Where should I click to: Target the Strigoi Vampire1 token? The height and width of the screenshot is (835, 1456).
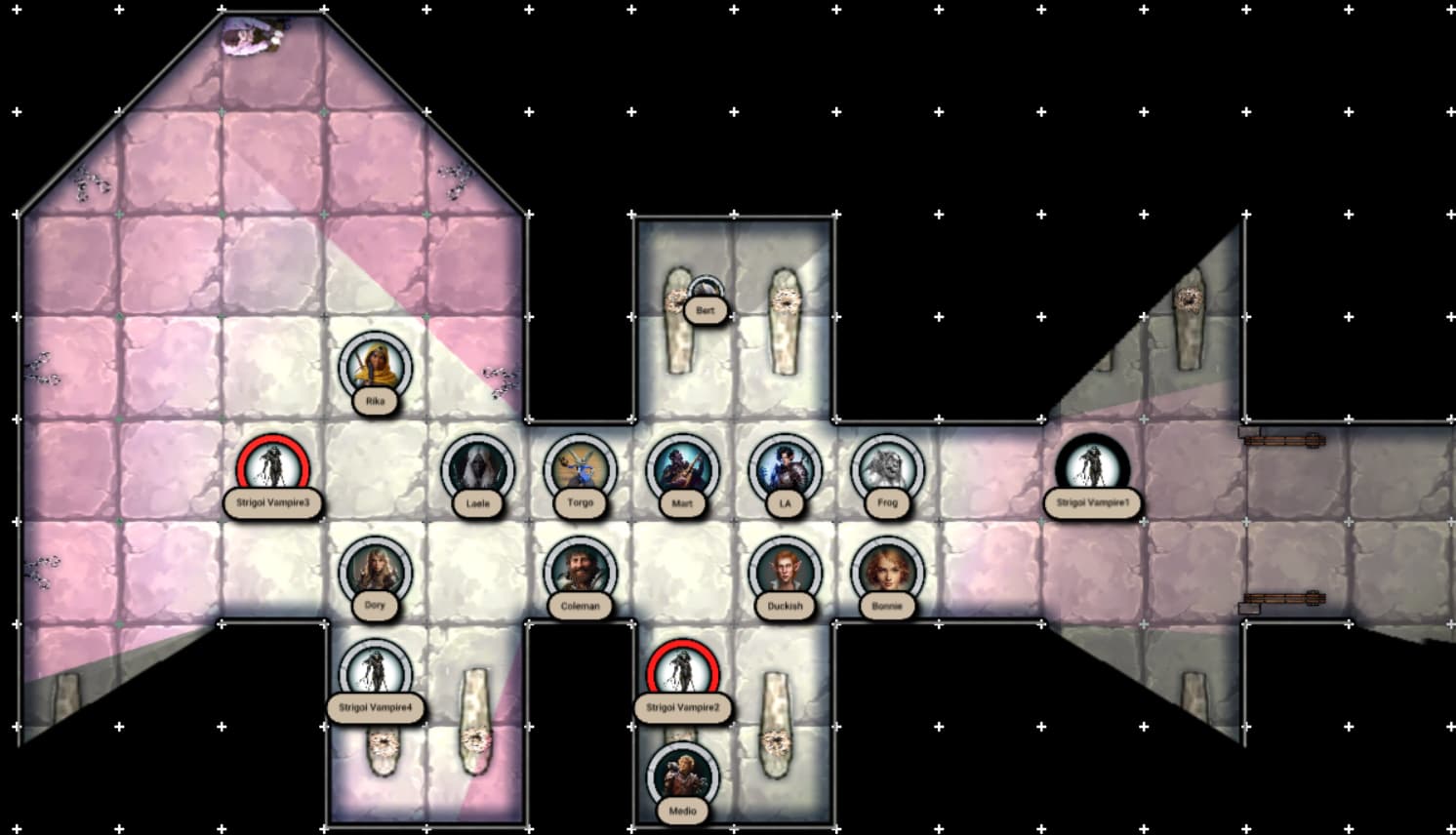(1092, 469)
